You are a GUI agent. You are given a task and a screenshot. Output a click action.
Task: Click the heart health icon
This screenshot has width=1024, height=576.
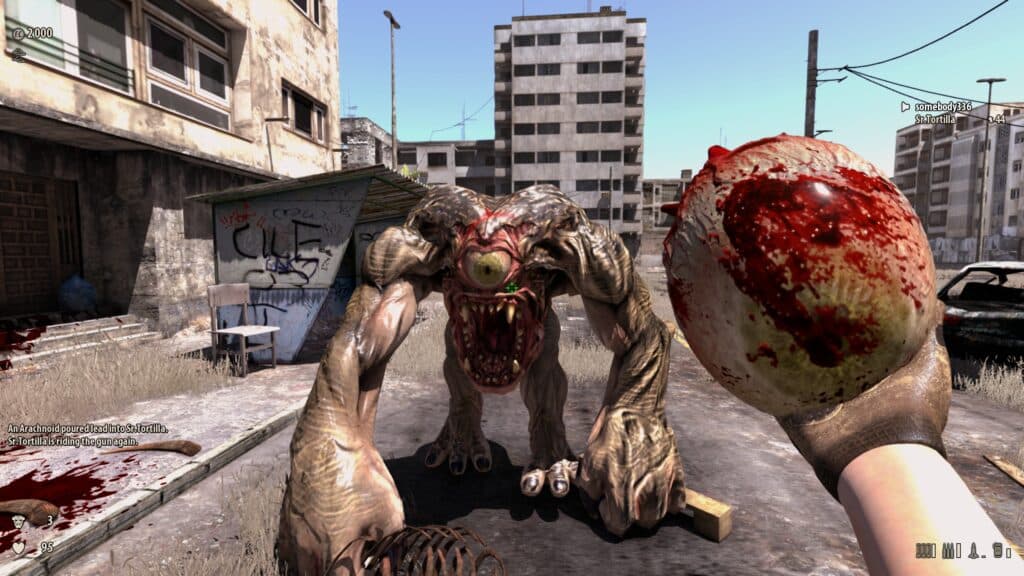point(17,547)
